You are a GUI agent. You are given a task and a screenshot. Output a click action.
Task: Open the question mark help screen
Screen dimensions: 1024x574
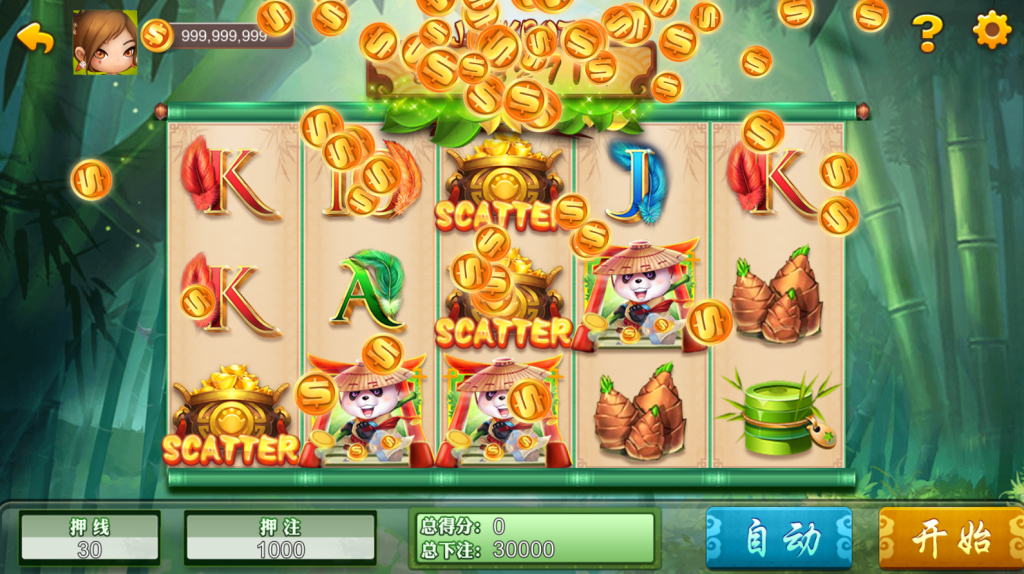927,33
